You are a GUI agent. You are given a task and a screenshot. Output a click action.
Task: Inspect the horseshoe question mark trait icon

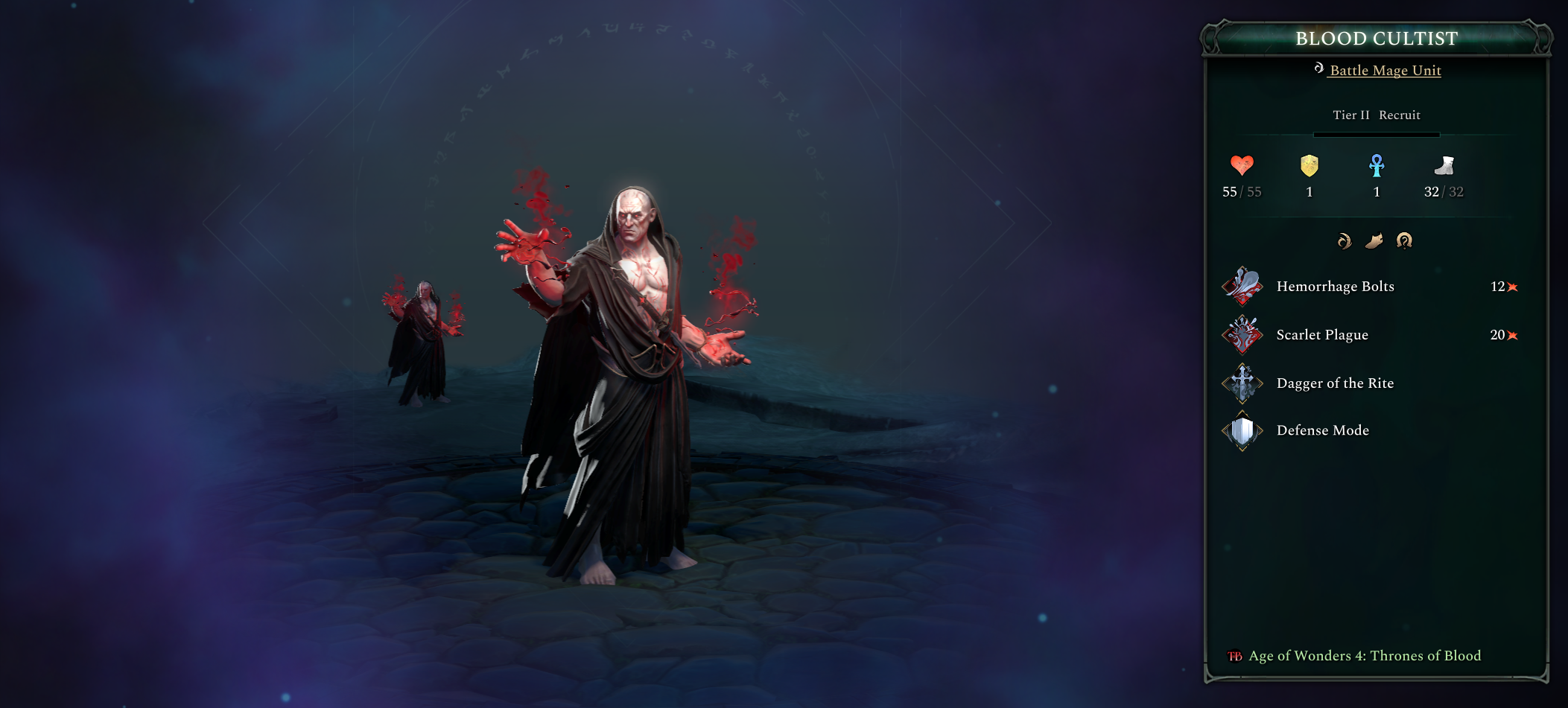[x=1405, y=240]
